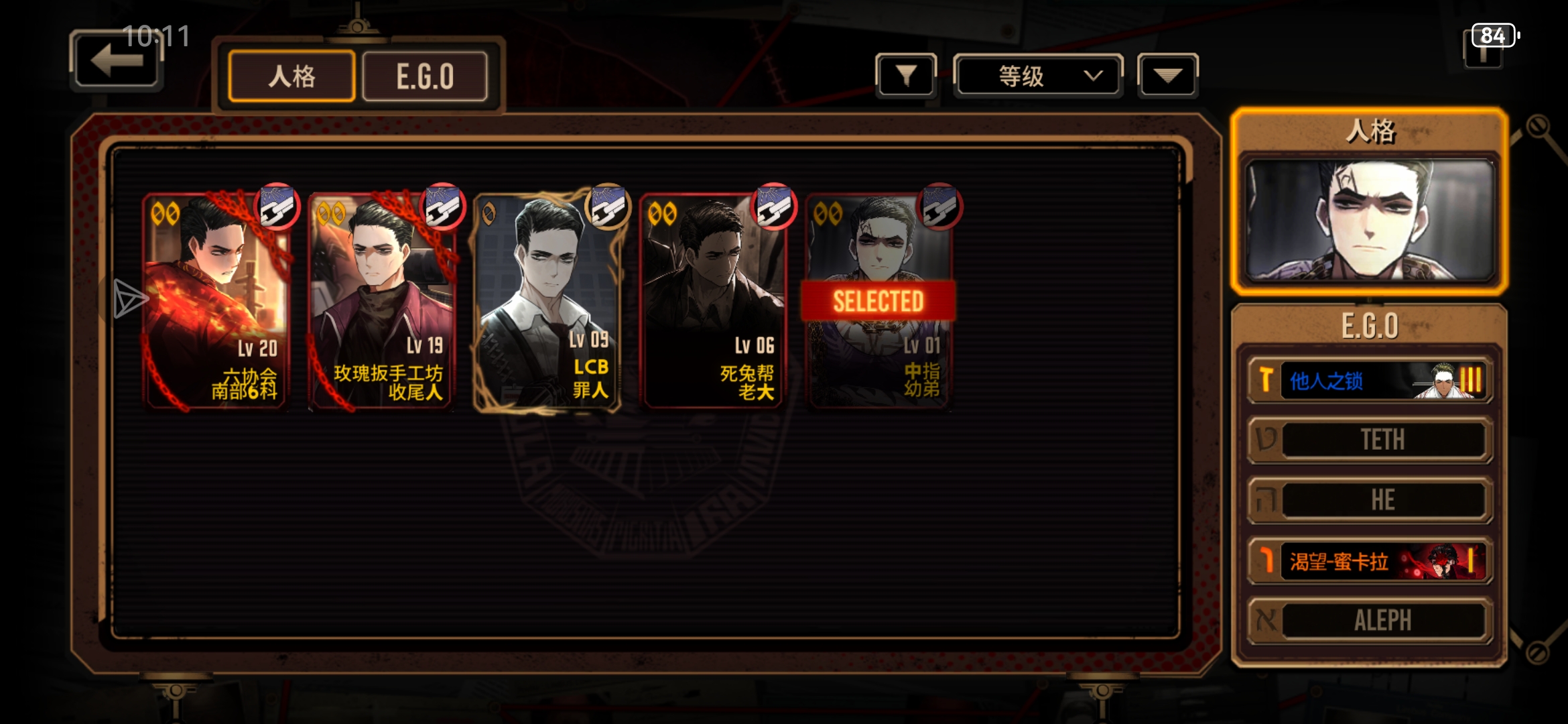1568x724 pixels.
Task: Select the 渴望-蜜卡拉 E.G.O slot
Action: [1370, 560]
